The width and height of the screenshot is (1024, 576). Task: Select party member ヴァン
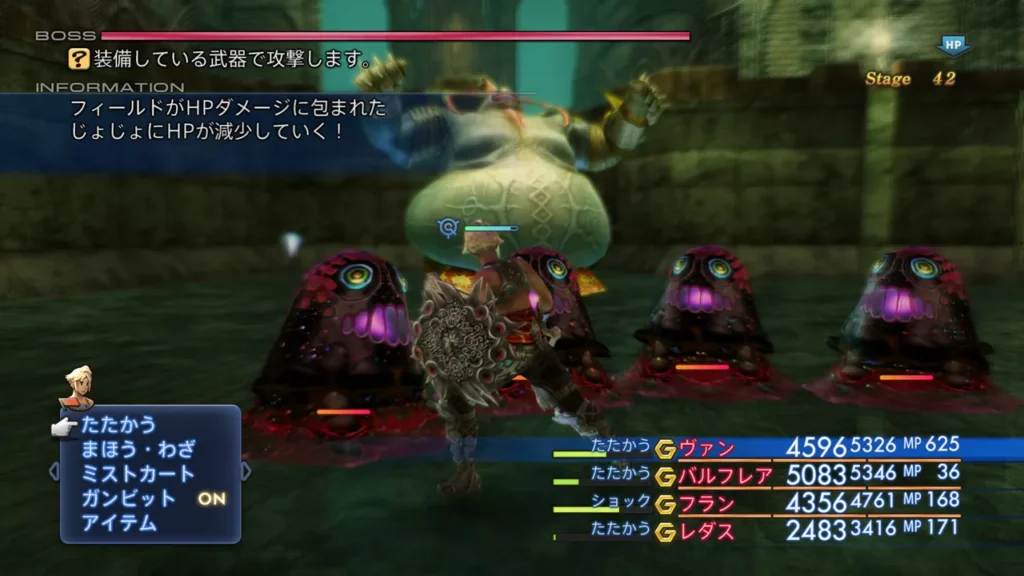pyautogui.click(x=708, y=447)
